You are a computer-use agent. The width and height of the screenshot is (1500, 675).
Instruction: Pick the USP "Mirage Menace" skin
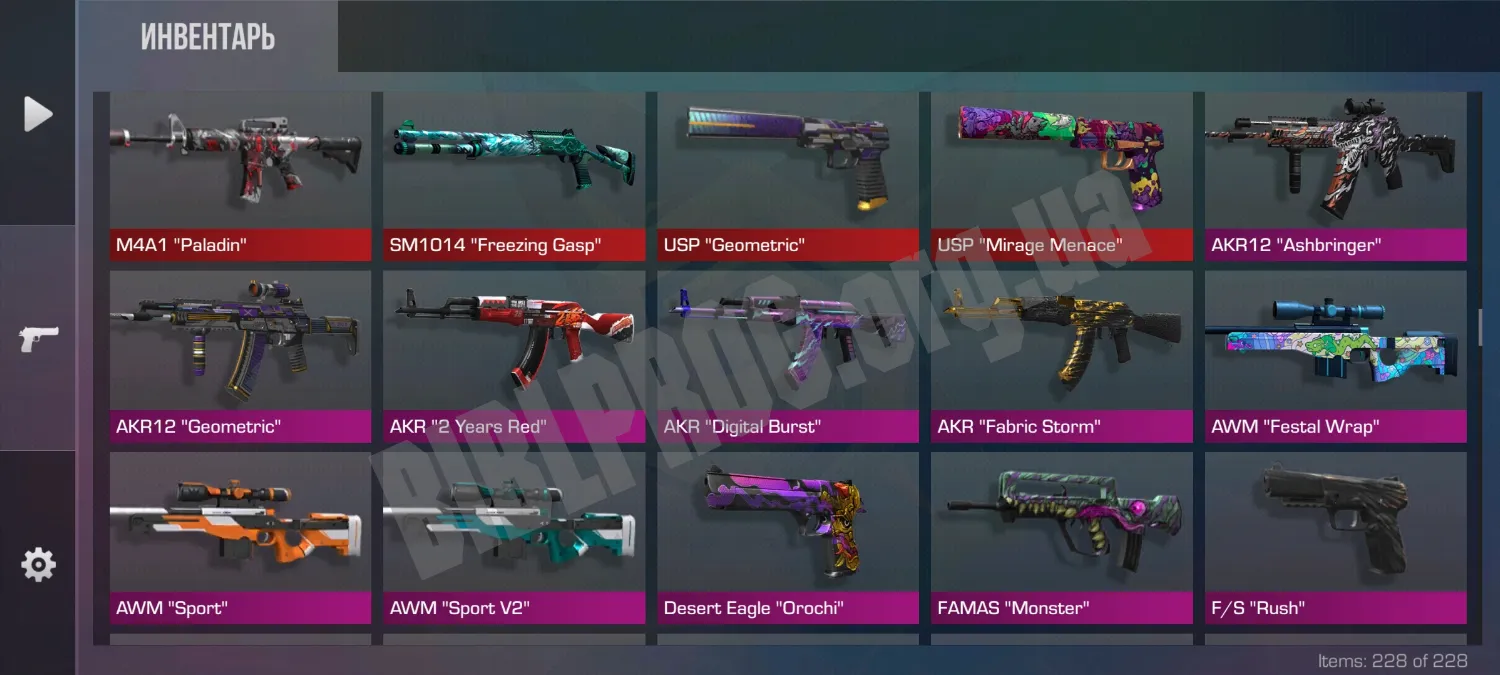[x=1062, y=176]
